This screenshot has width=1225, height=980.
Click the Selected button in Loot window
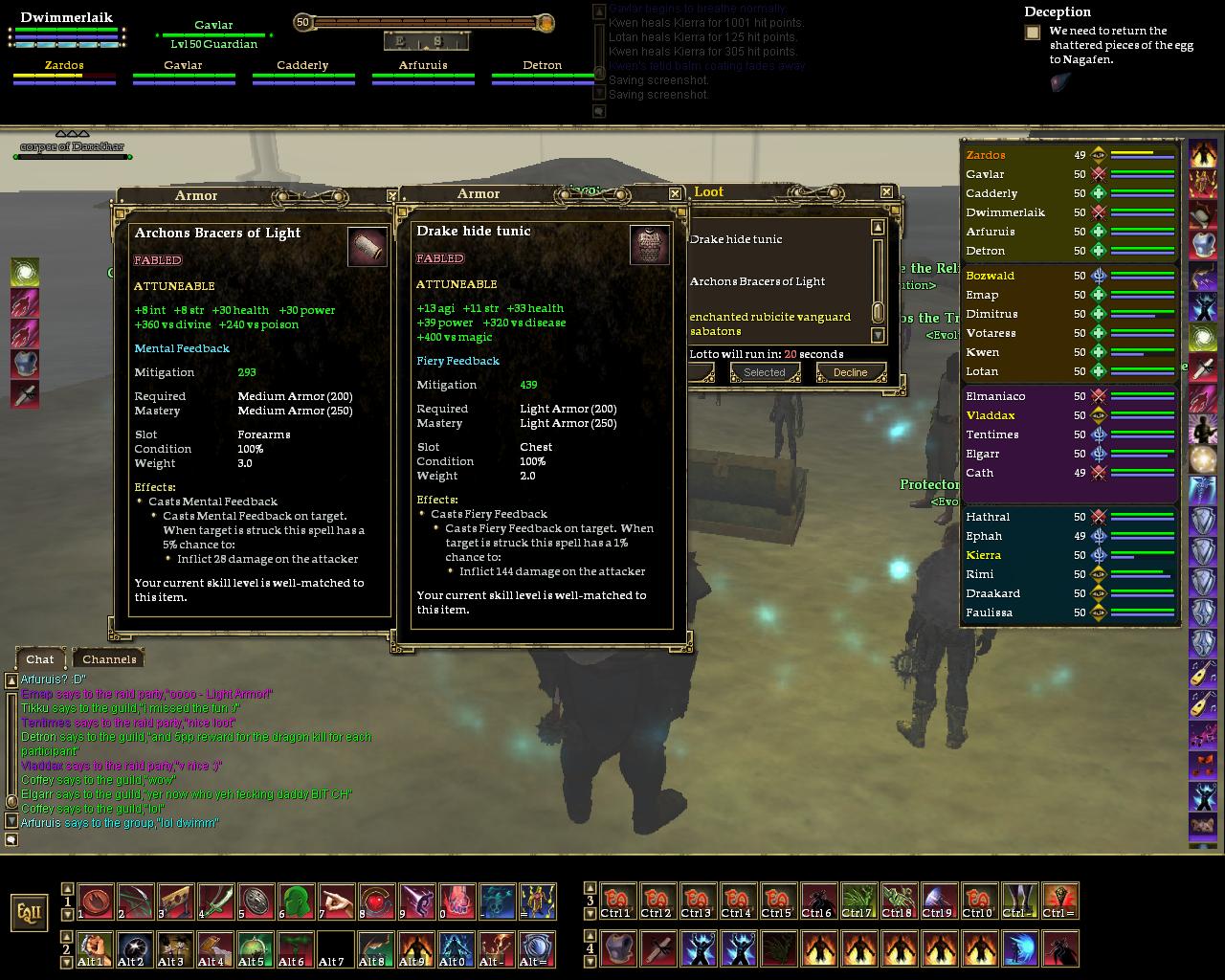point(764,372)
